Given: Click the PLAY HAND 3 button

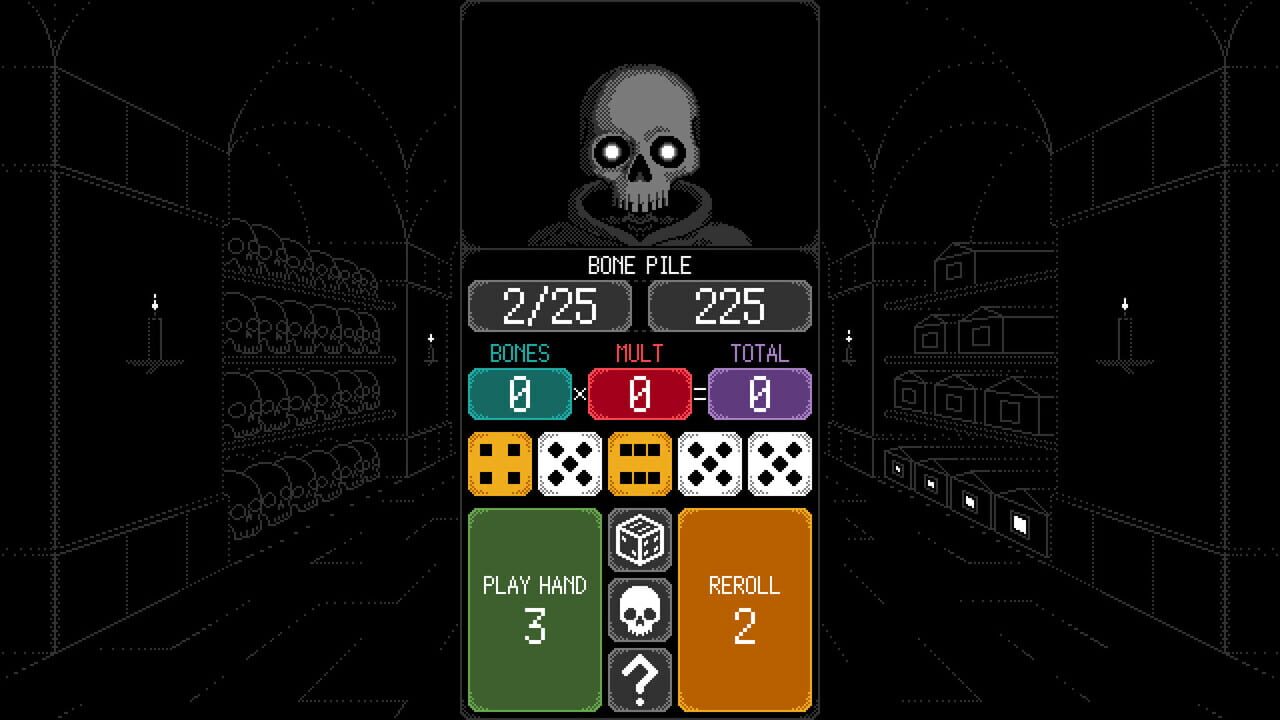Looking at the screenshot, I should pos(535,608).
